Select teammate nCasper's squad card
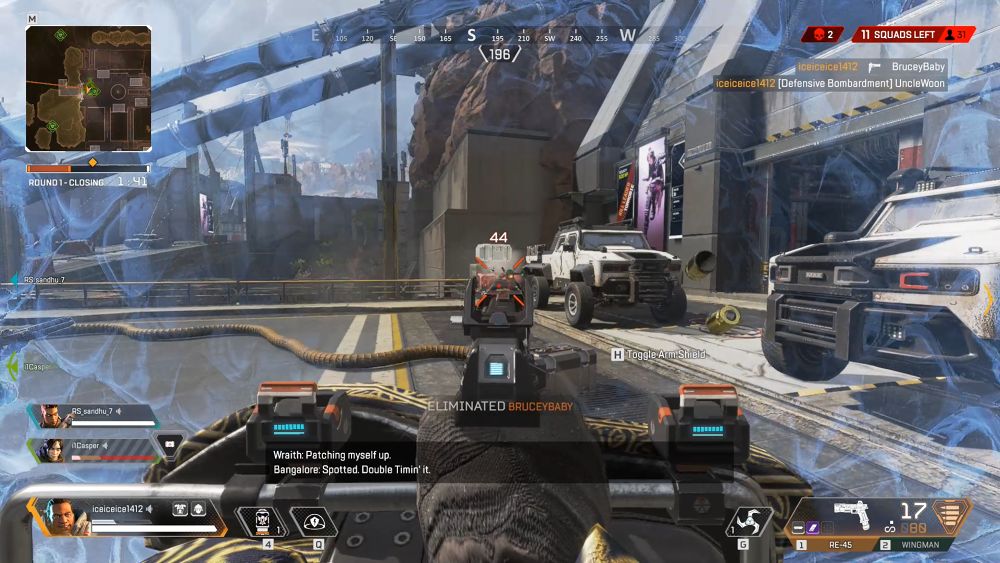The height and width of the screenshot is (563, 1000). click(96, 449)
